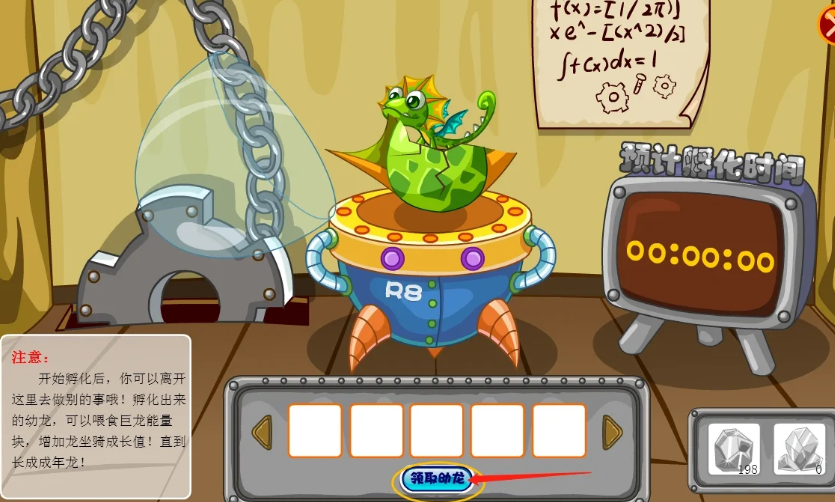The height and width of the screenshot is (502, 835).
Task: Click the 领取幼龙 button
Action: tap(437, 479)
